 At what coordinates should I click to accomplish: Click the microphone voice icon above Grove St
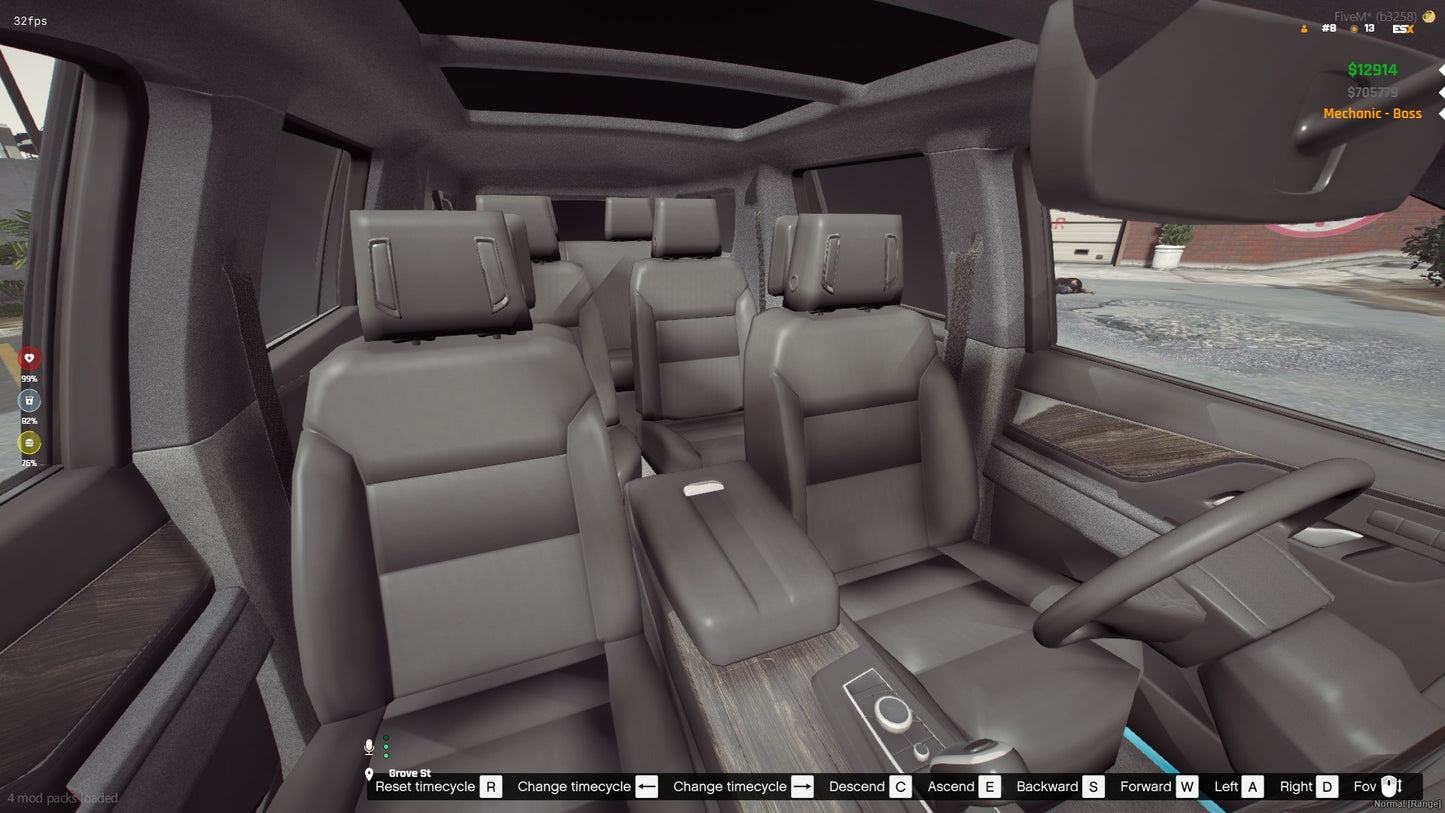tap(369, 746)
